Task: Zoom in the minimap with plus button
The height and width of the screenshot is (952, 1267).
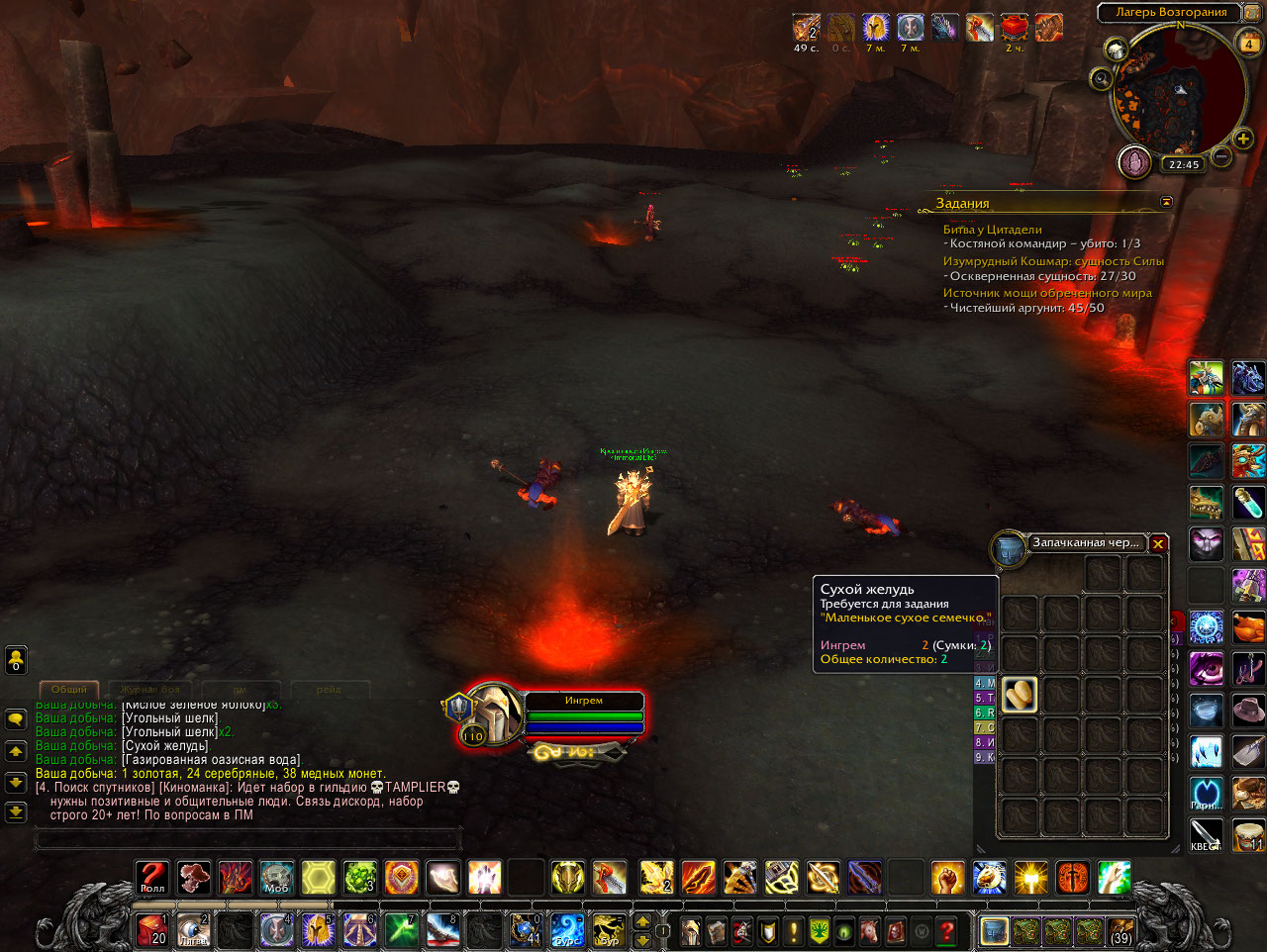Action: pos(1243,139)
